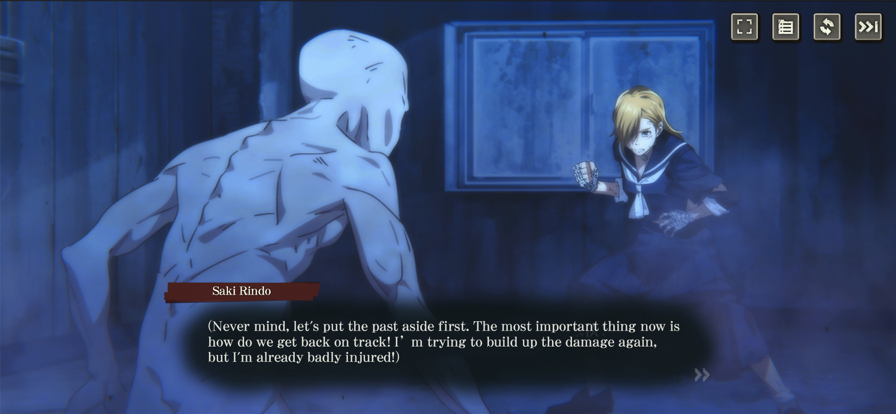Viewport: 896px width, 414px height.
Task: Advance dialogue using the small double-arrow indicator
Action: (x=702, y=375)
